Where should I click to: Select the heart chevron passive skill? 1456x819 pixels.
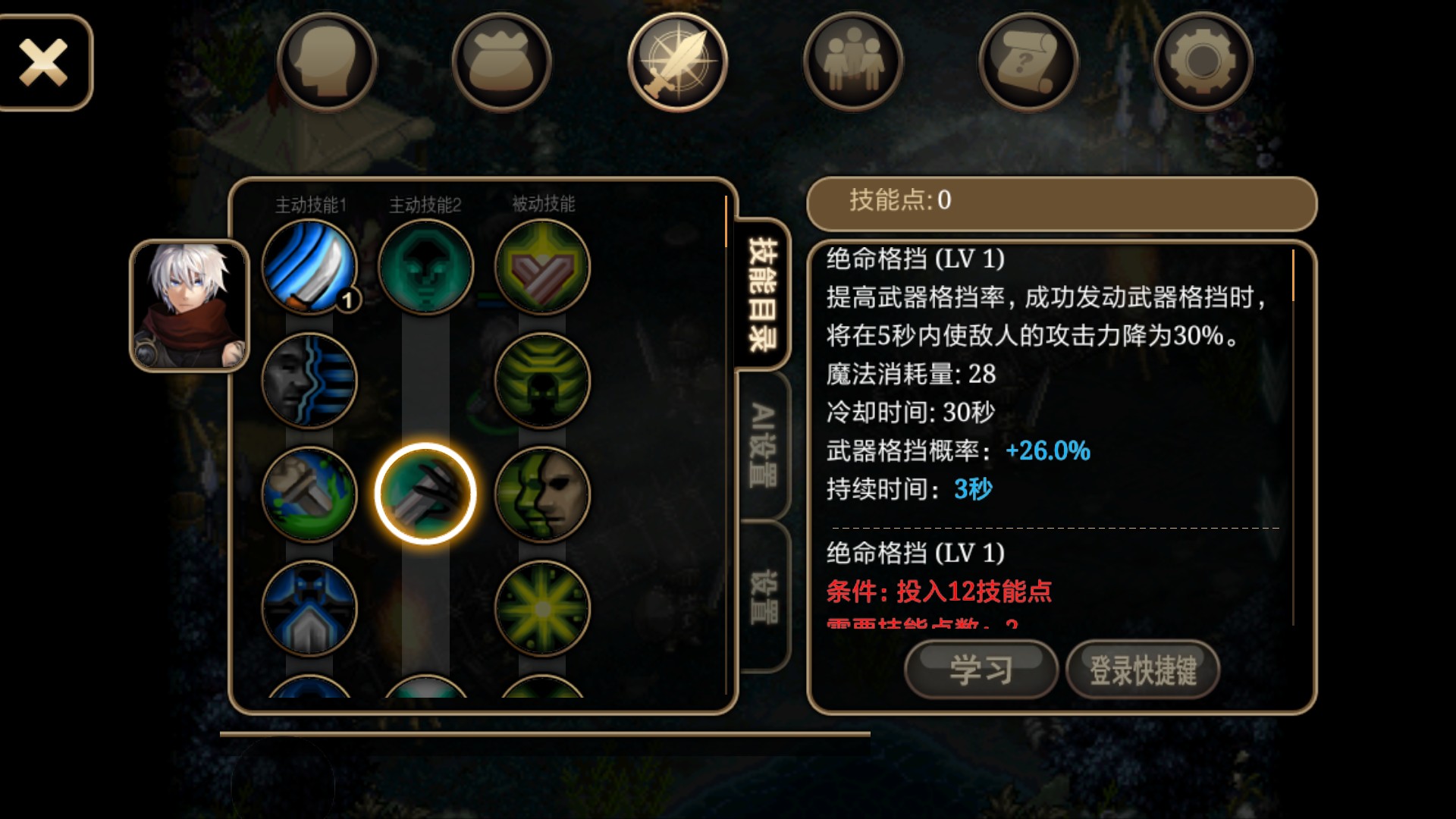(542, 267)
